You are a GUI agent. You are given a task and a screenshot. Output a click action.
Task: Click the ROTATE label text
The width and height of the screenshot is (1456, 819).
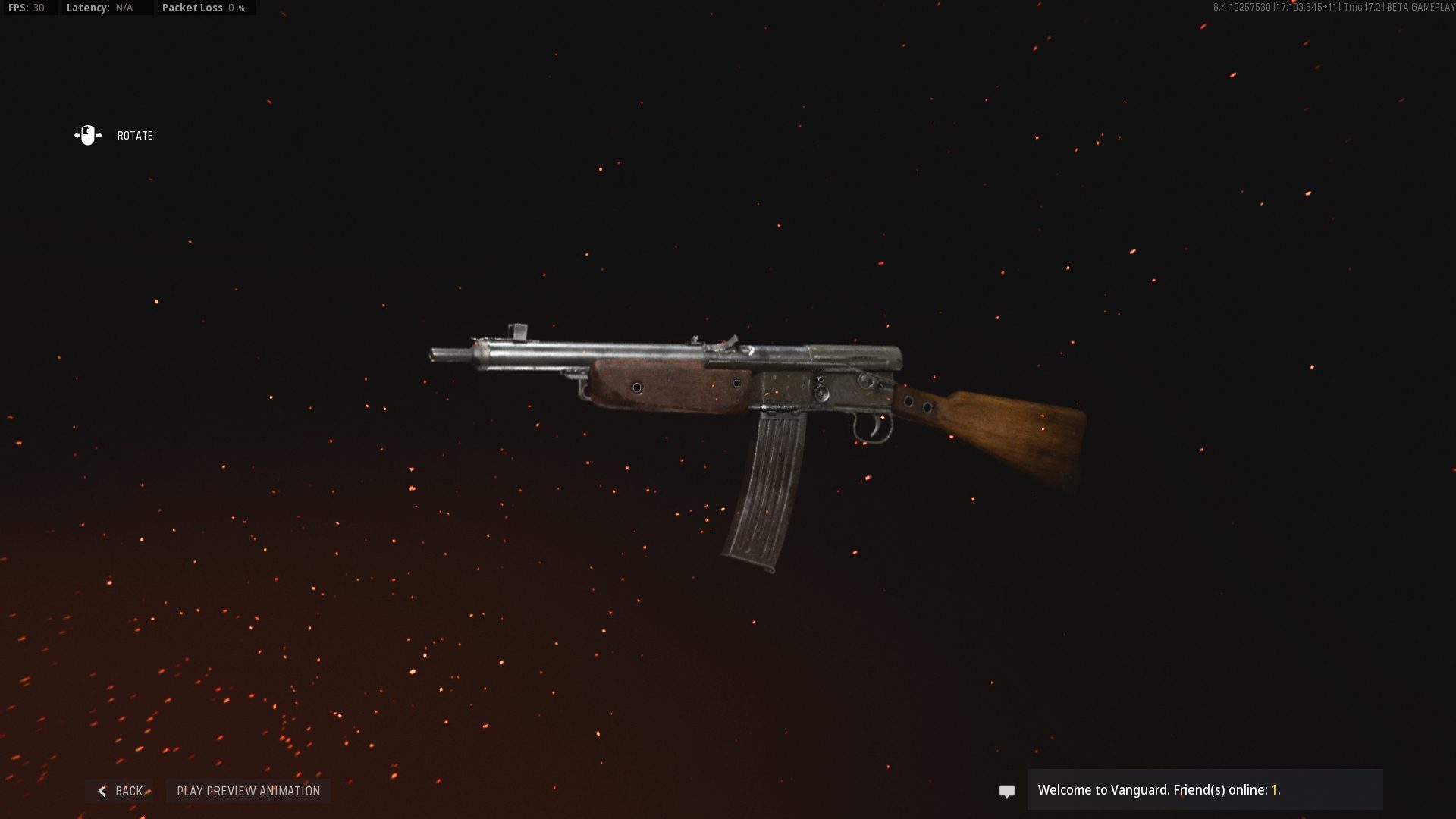[x=134, y=136]
